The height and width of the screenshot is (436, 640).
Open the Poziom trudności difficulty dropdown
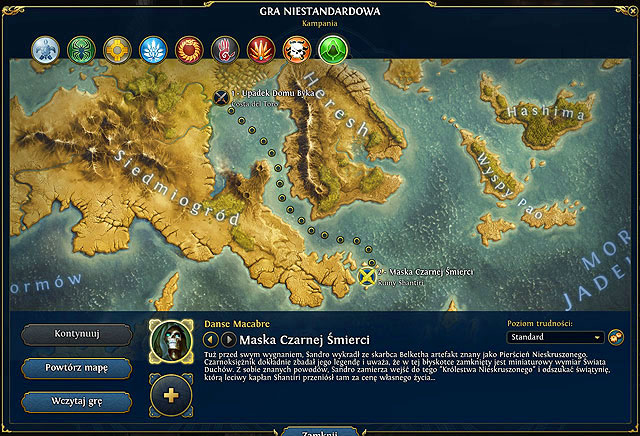556,338
